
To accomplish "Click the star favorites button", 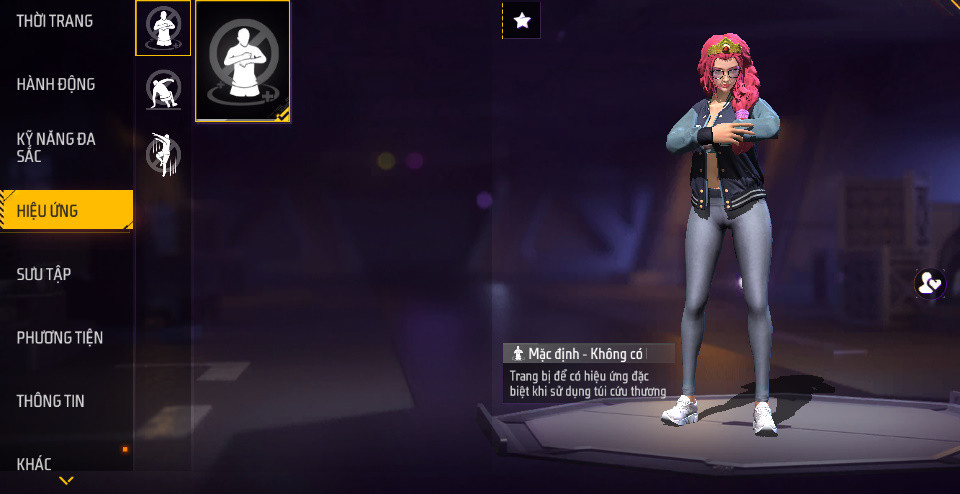I will [521, 20].
